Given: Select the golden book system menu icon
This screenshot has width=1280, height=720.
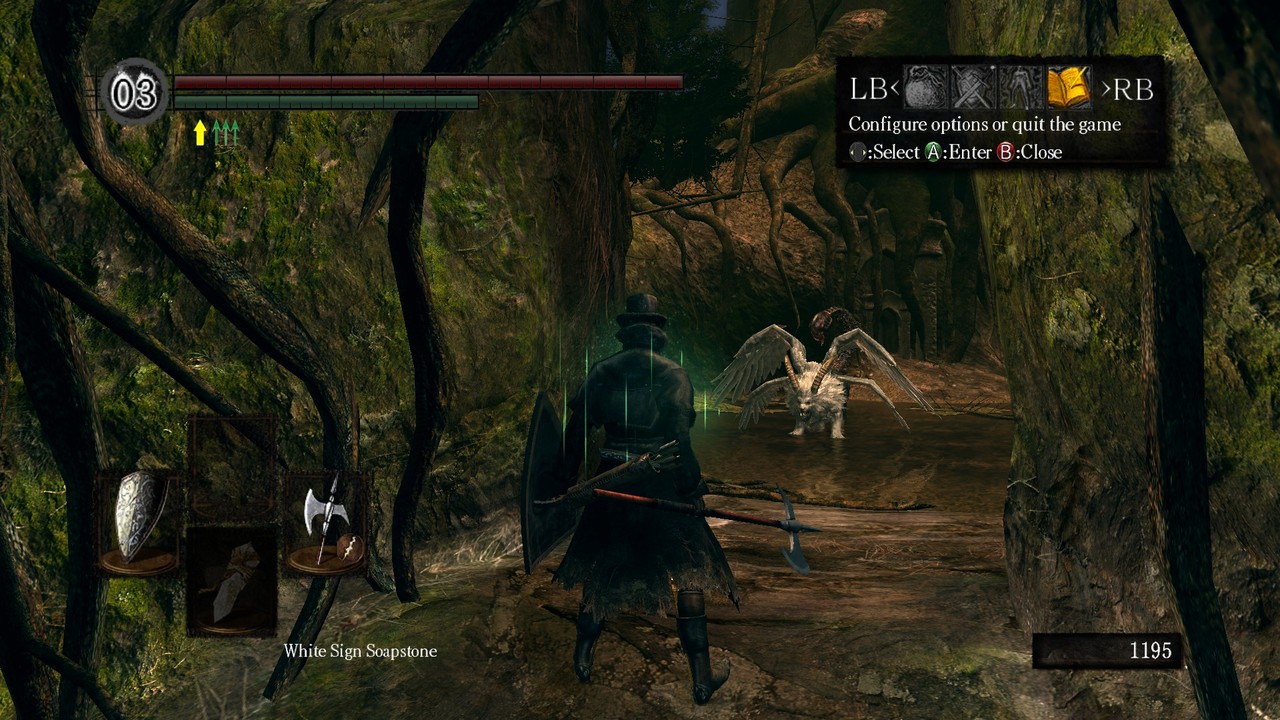Looking at the screenshot, I should [1068, 89].
